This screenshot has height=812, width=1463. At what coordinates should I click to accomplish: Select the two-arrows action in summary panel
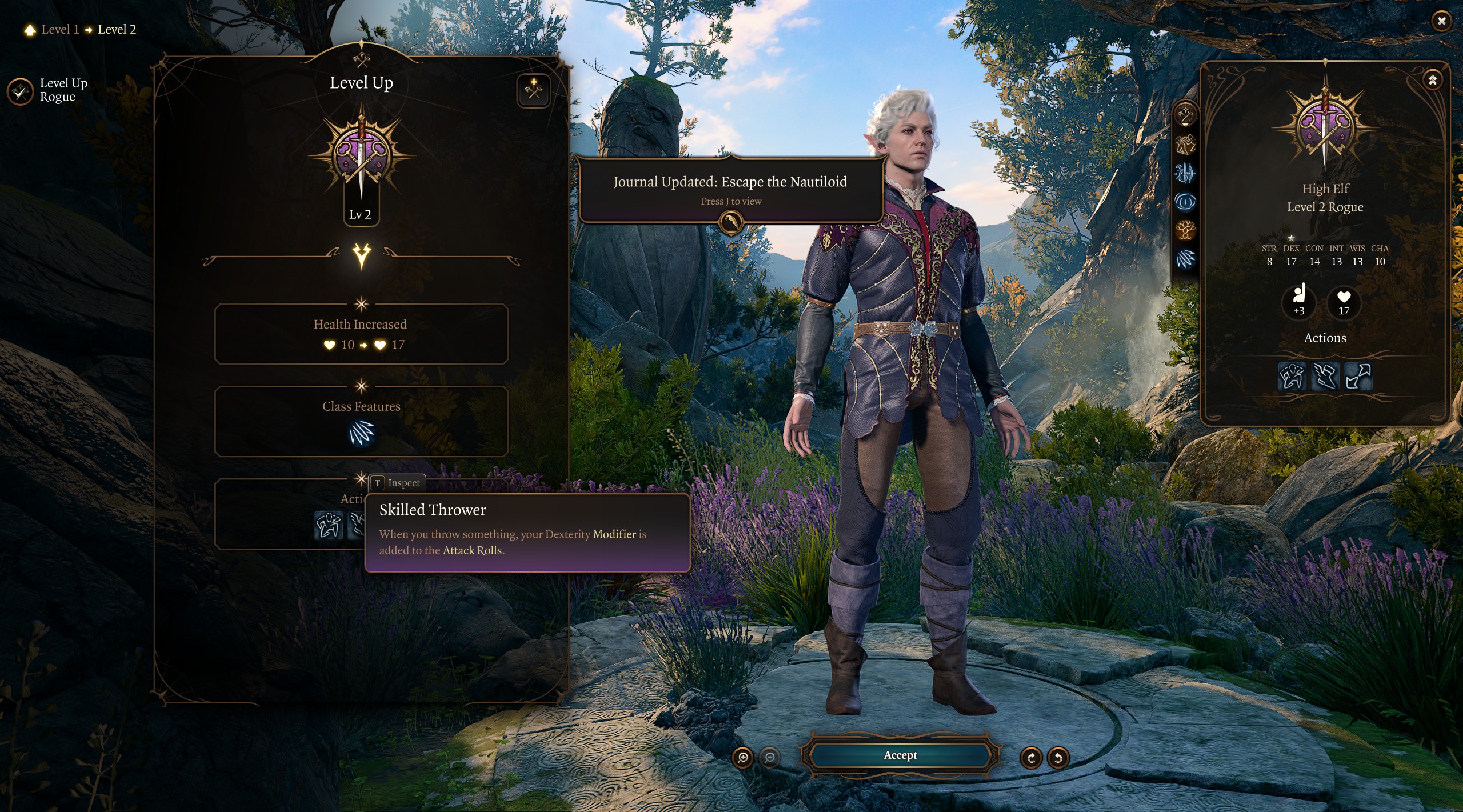click(x=1358, y=376)
